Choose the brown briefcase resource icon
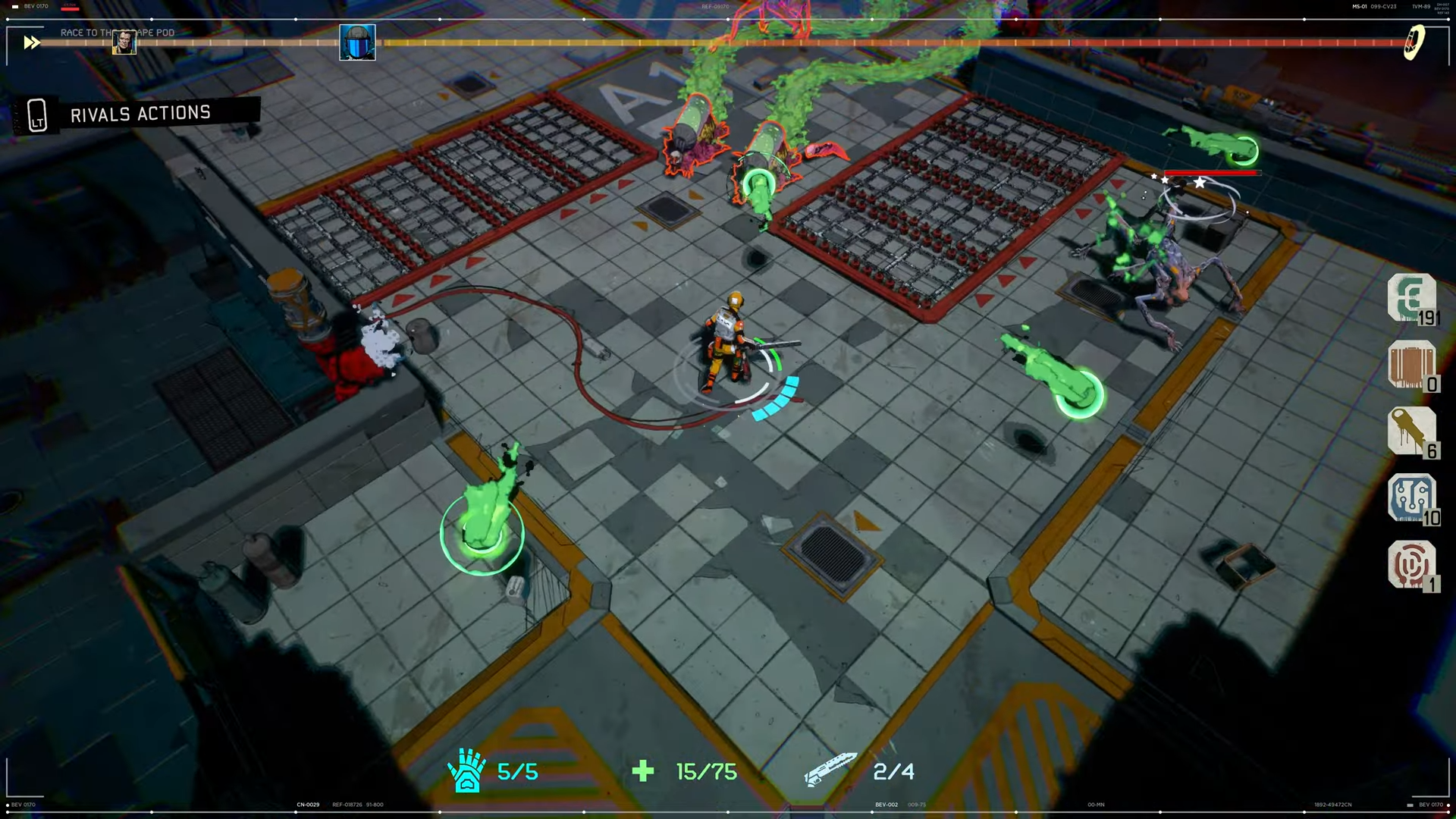This screenshot has height=819, width=1456. click(1410, 365)
